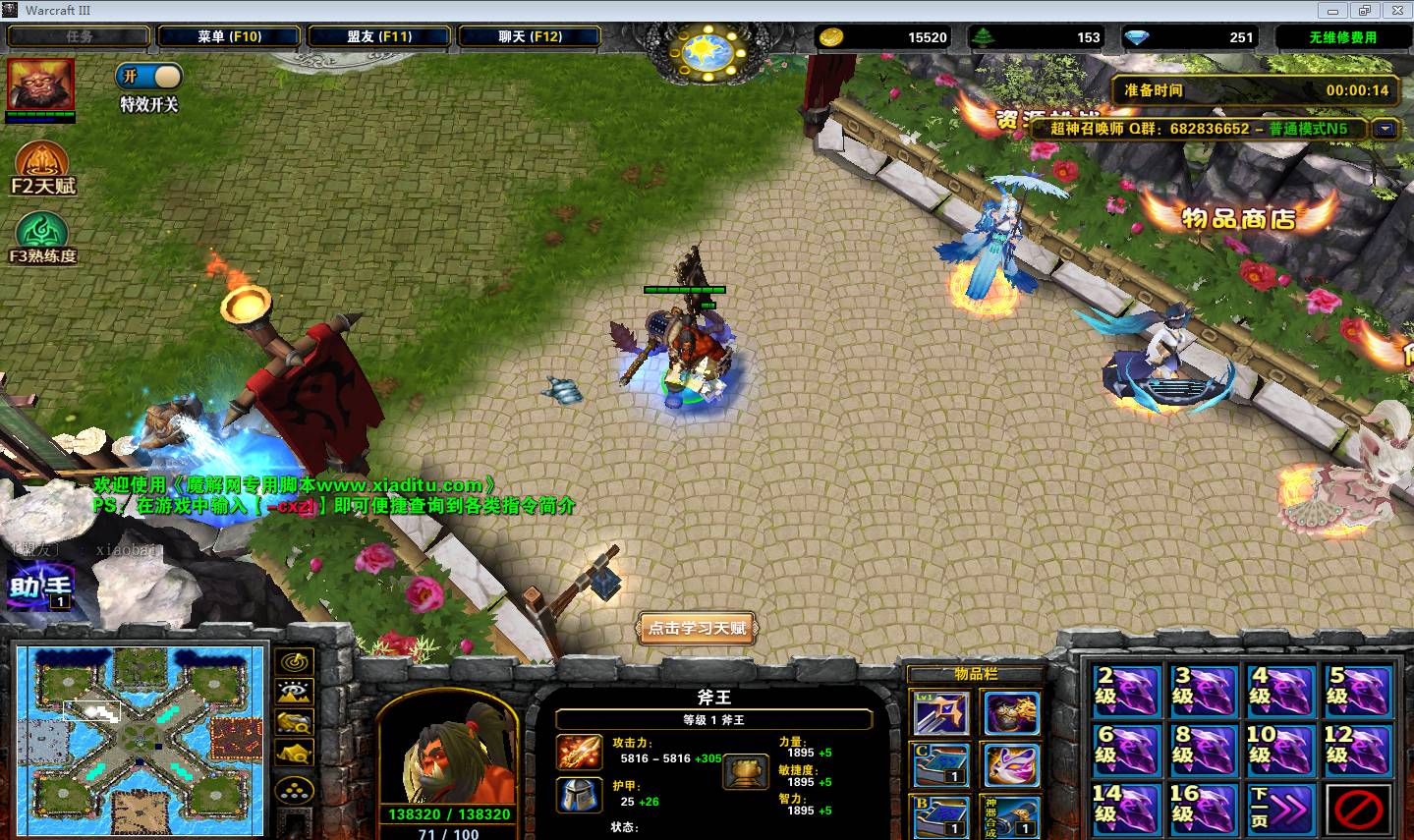Select the hero portrait icon at top-left
Viewport: 1414px width, 840px height.
[40, 84]
